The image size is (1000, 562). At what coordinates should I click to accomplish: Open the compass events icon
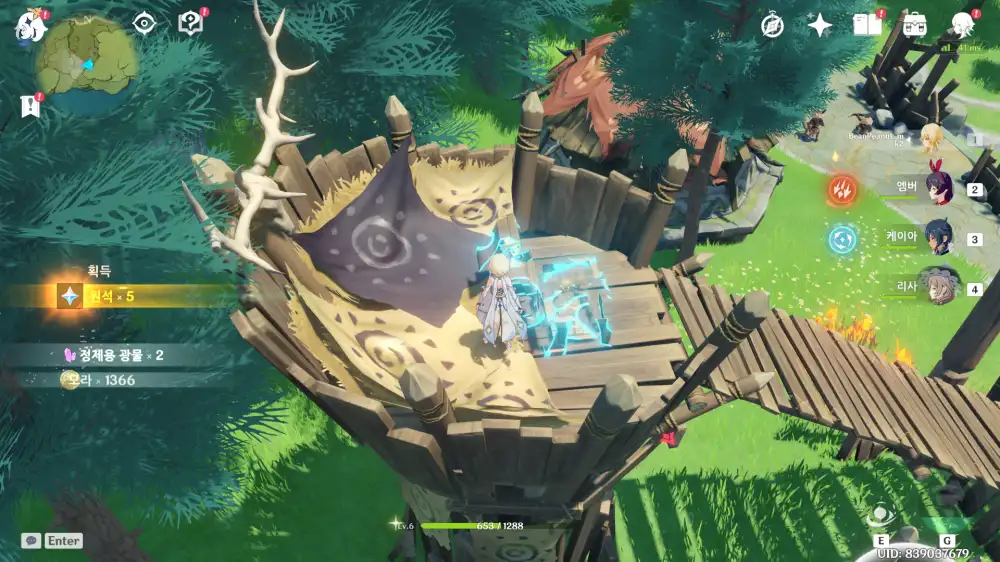click(x=772, y=26)
